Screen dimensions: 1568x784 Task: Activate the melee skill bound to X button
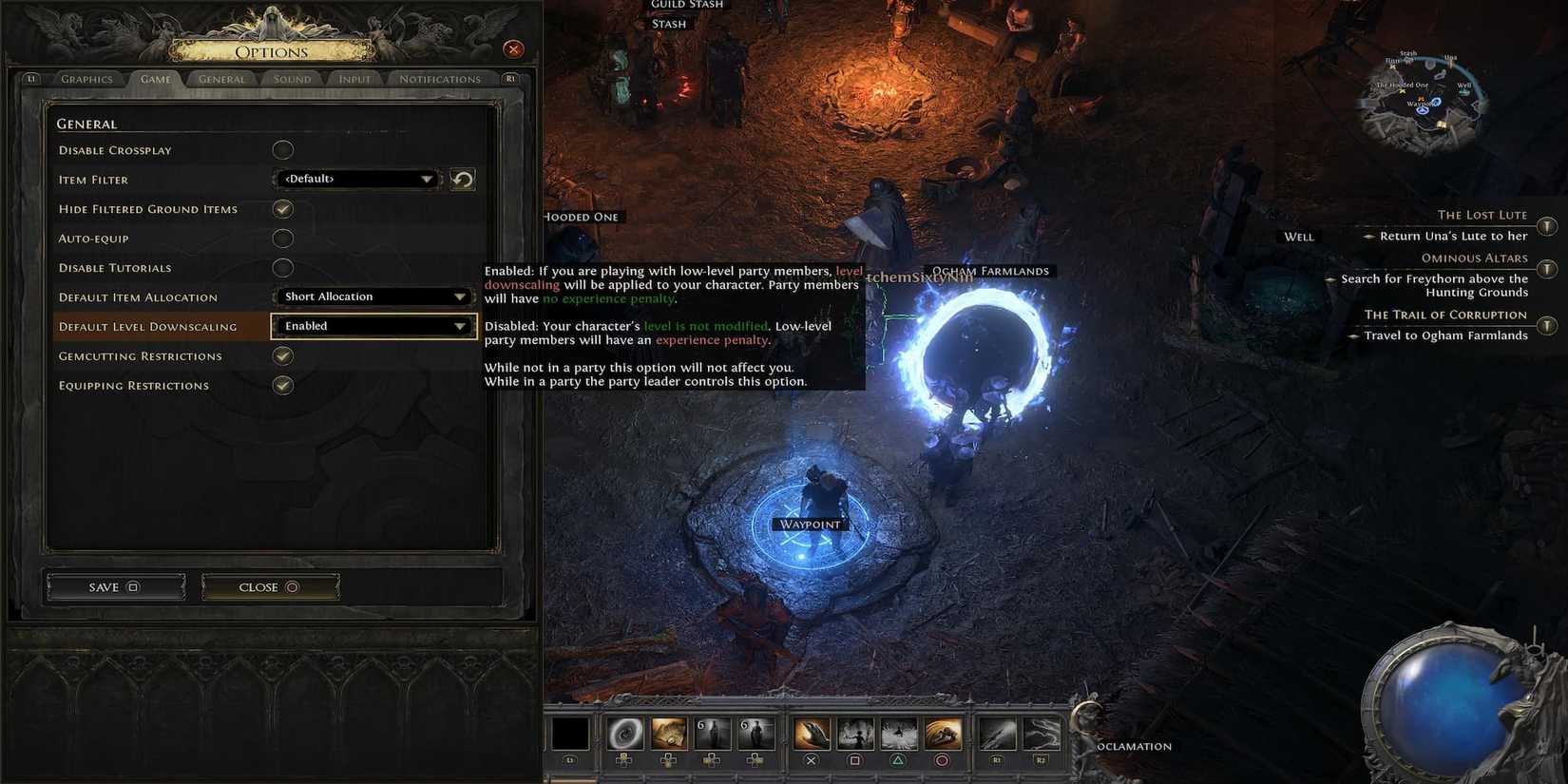click(813, 732)
